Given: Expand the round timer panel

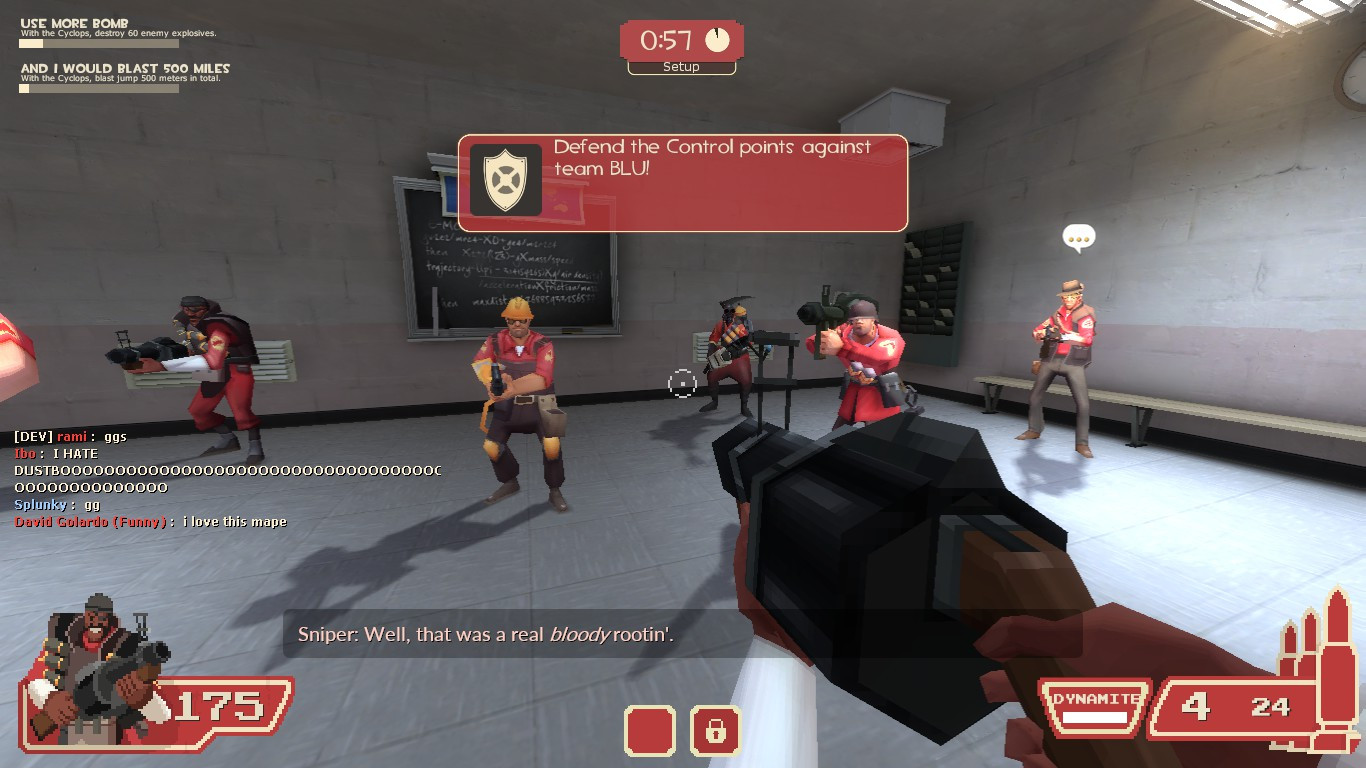Looking at the screenshot, I should coord(683,40).
